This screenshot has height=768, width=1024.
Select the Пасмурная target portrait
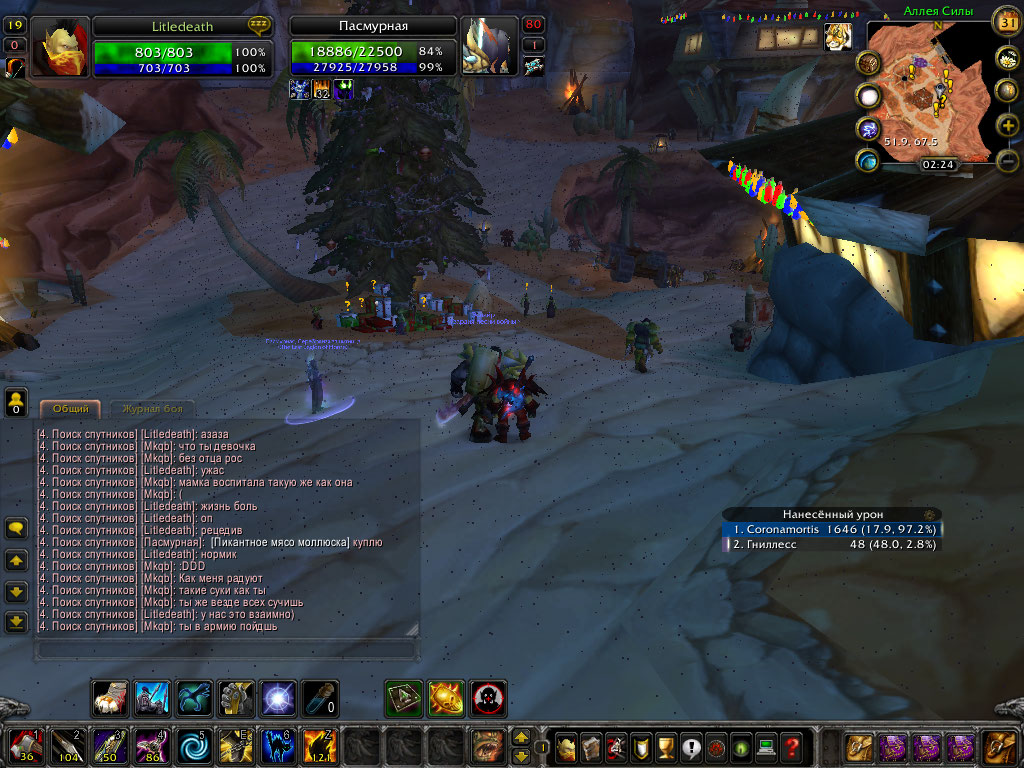[x=489, y=49]
